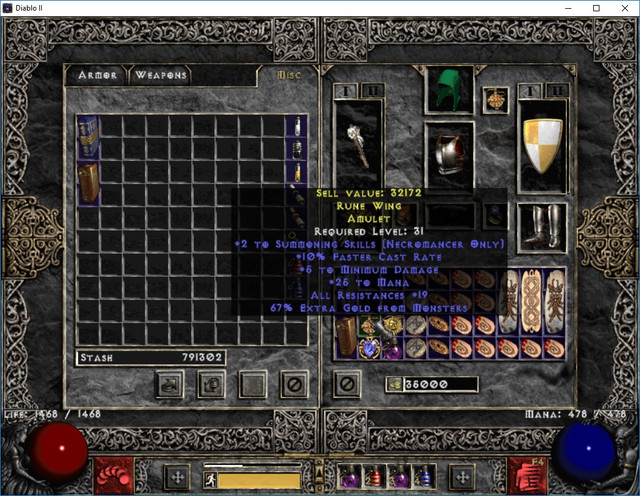The width and height of the screenshot is (640, 496).
Task: Pick the blue tome in the stash
Action: coord(87,136)
